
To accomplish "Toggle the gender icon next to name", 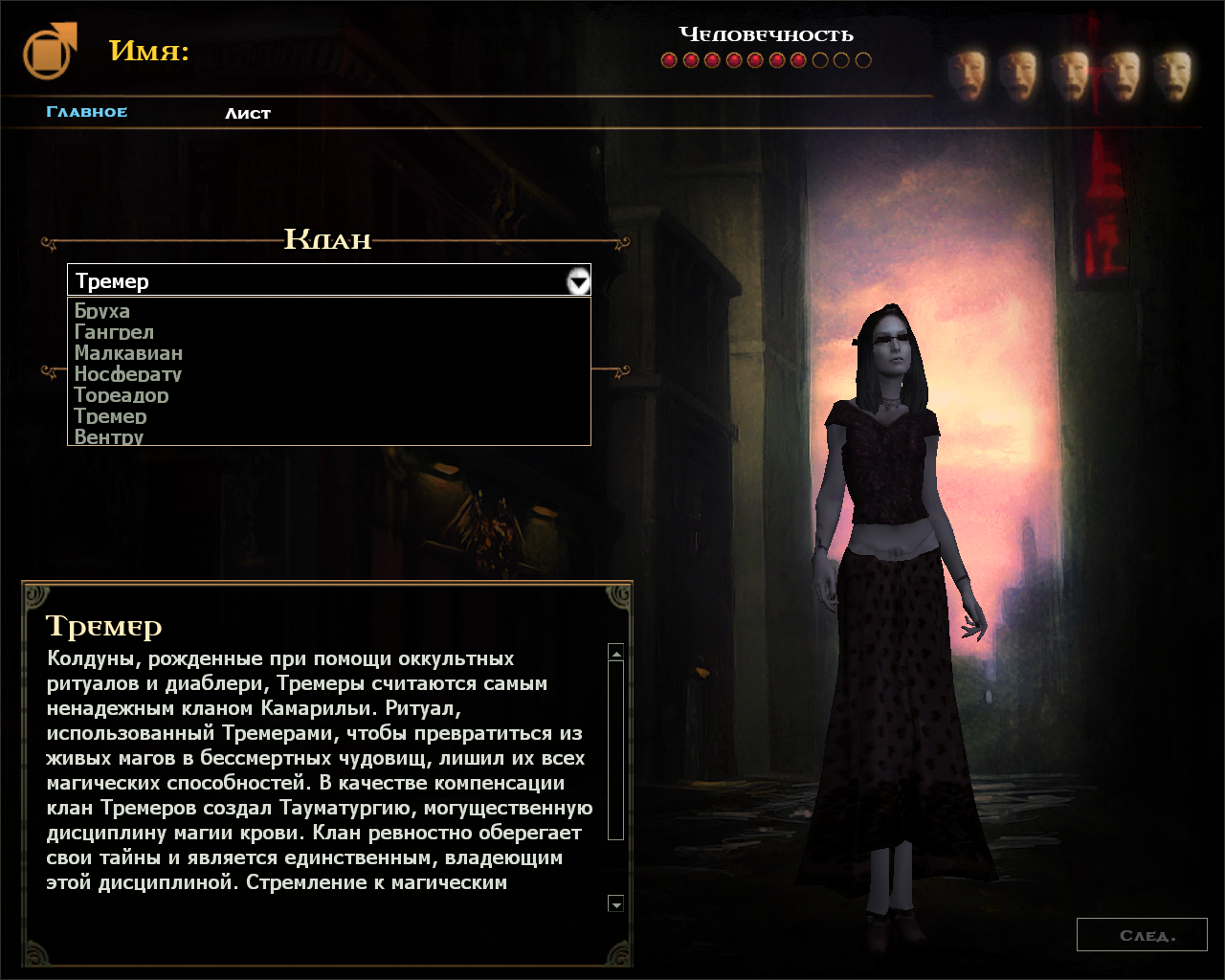I will coord(50,52).
